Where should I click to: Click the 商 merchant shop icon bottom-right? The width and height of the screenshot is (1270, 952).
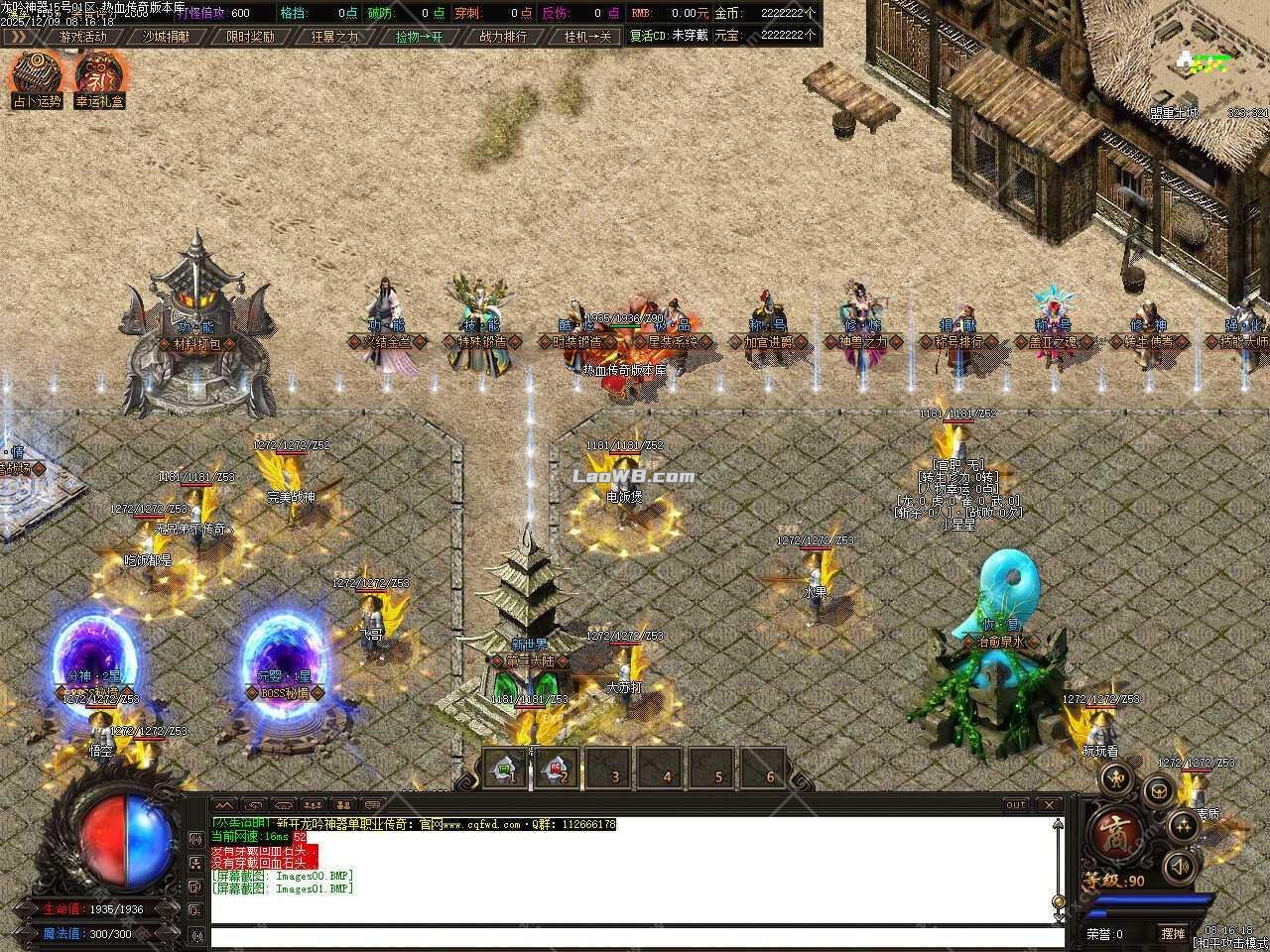point(1115,831)
